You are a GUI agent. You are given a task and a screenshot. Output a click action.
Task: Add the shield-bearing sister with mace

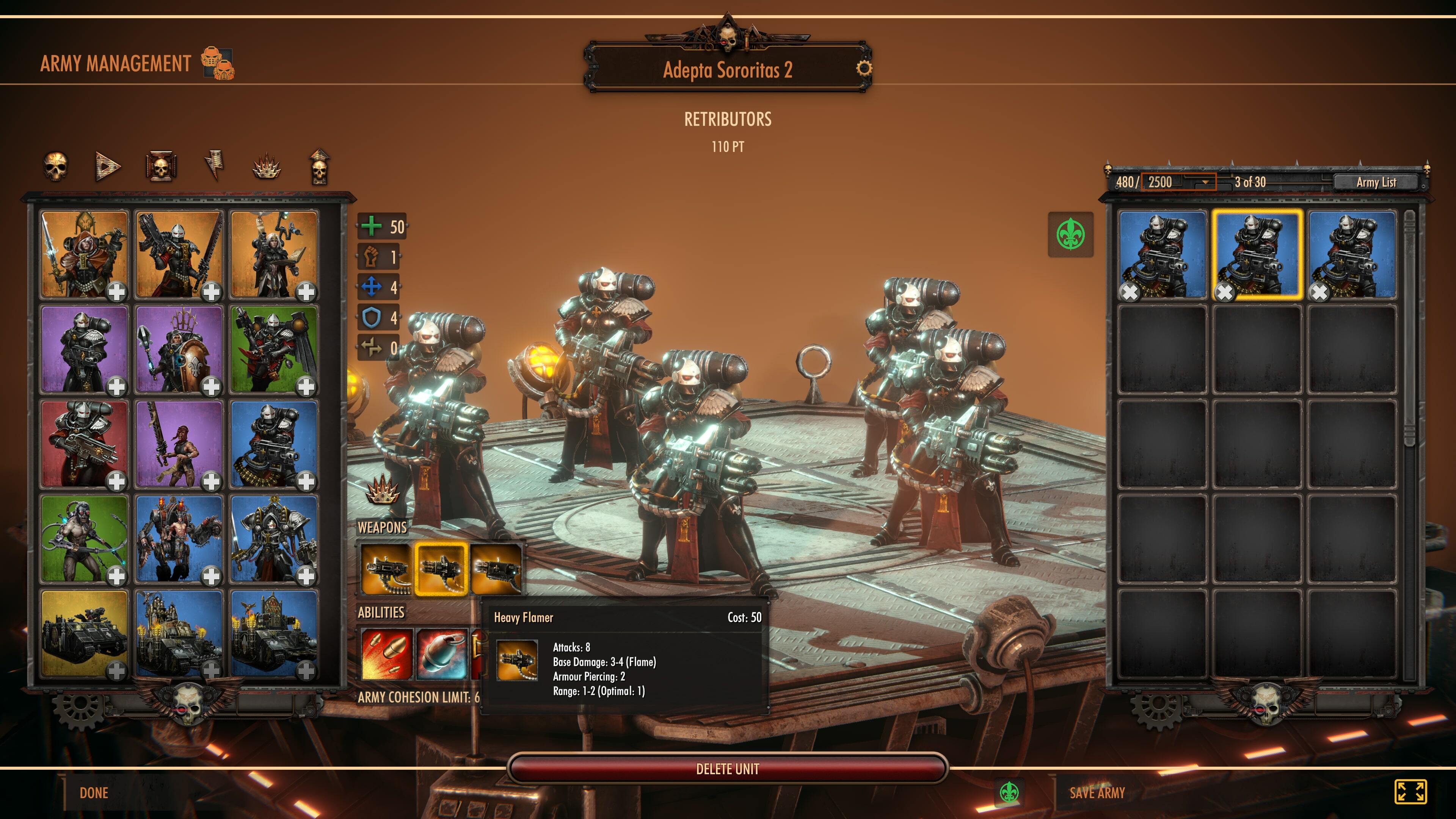pyautogui.click(x=211, y=387)
